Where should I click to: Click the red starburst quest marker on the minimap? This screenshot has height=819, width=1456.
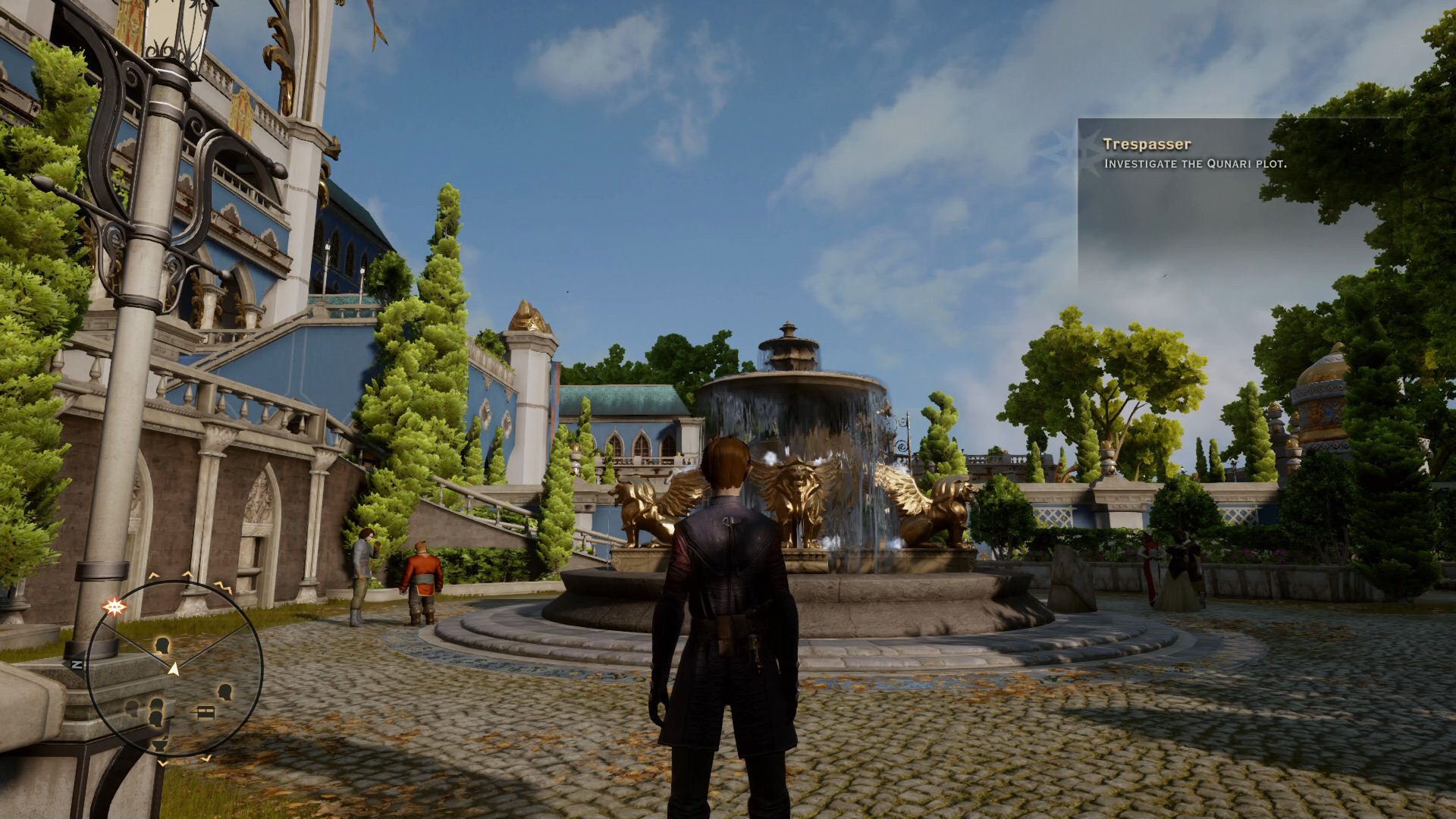pyautogui.click(x=115, y=606)
